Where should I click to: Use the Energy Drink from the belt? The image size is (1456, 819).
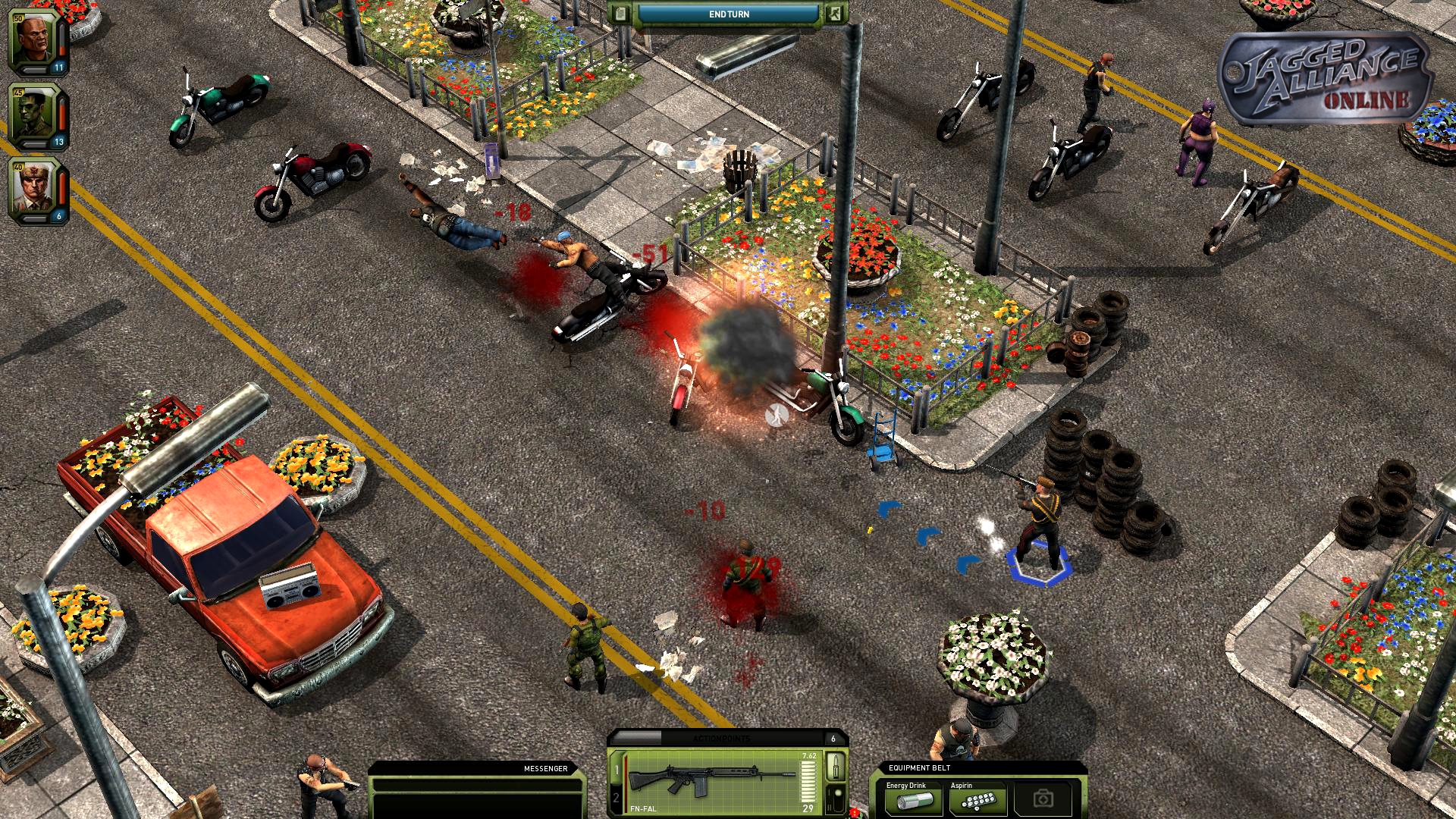pos(912,799)
